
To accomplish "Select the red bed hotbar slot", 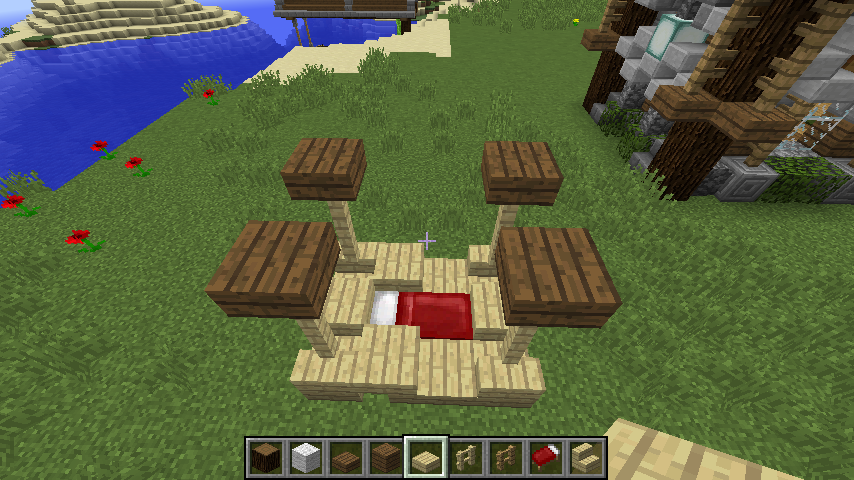I will [x=546, y=458].
